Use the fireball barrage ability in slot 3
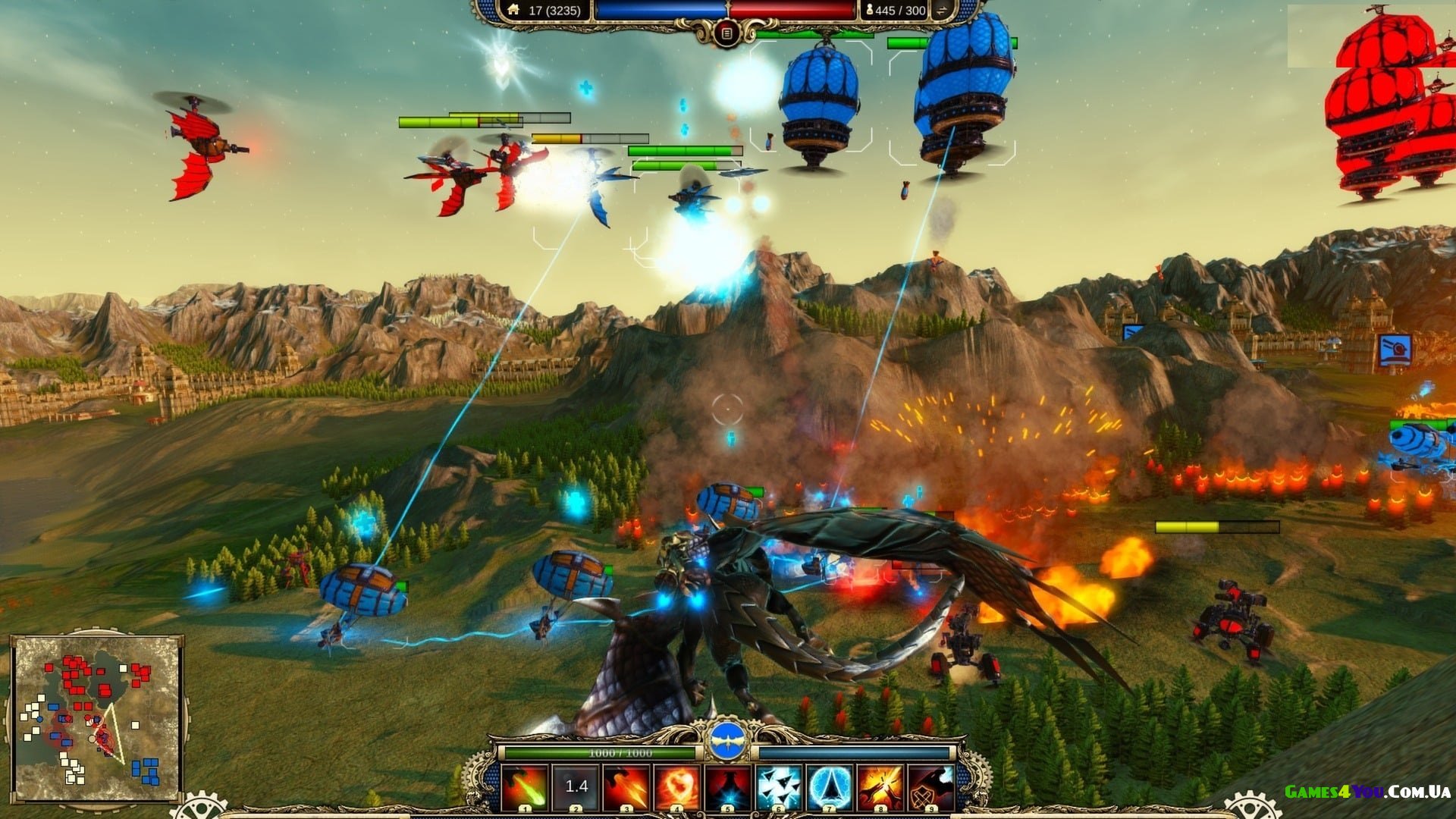Image resolution: width=1456 pixels, height=819 pixels. coord(626,787)
